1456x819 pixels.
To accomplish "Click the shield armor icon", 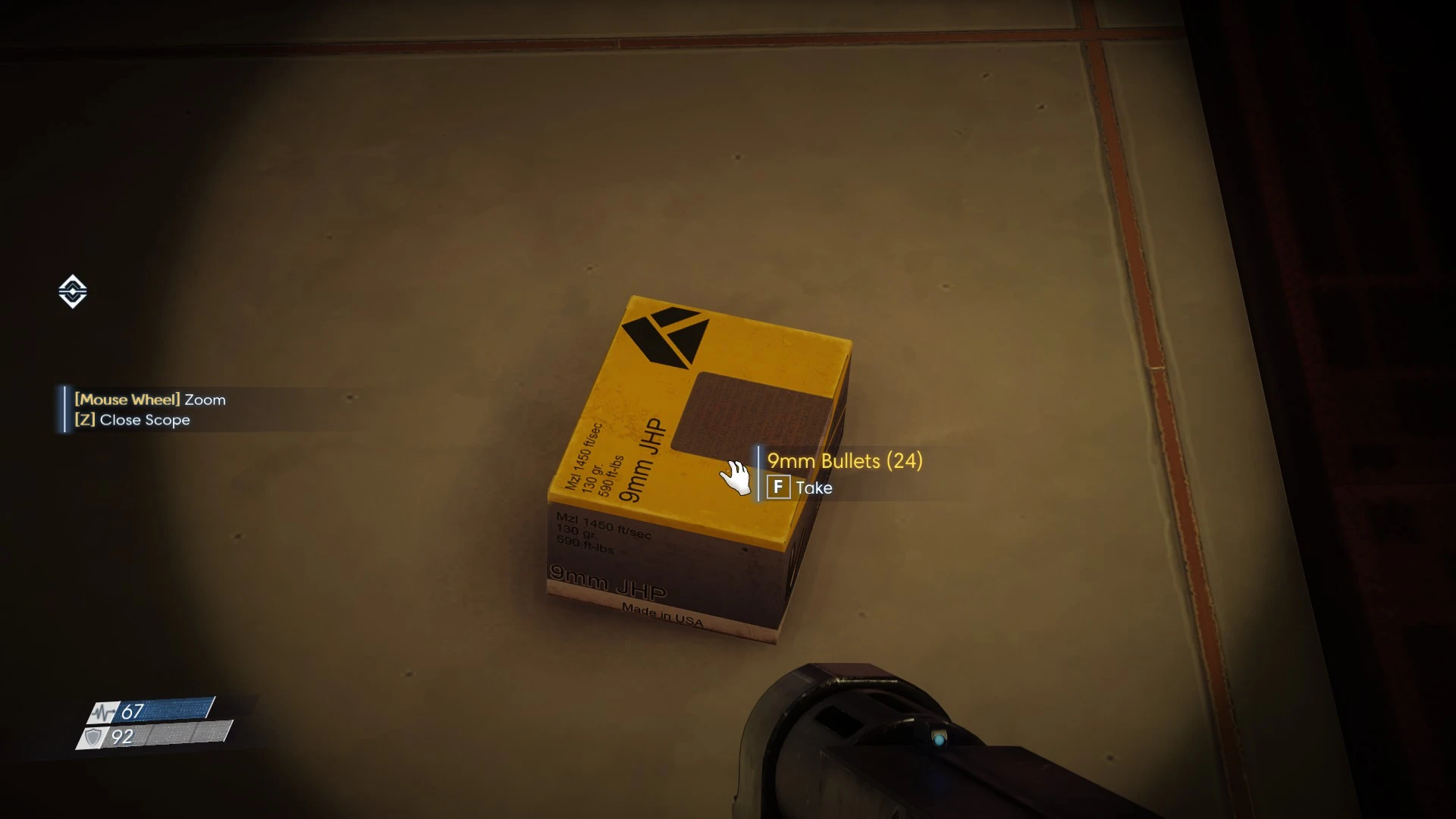I will coord(94,737).
